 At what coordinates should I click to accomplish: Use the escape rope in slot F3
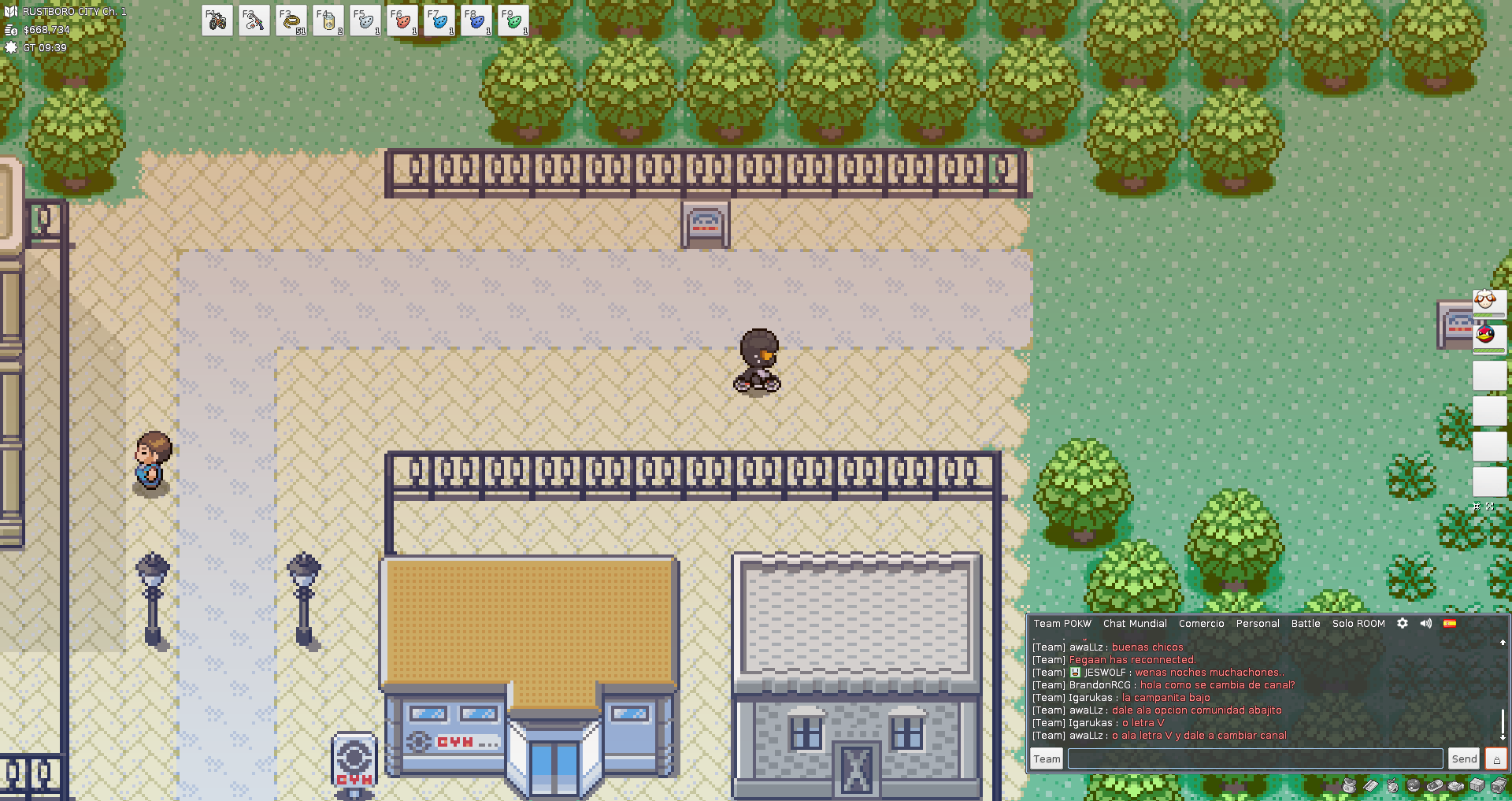(x=291, y=20)
